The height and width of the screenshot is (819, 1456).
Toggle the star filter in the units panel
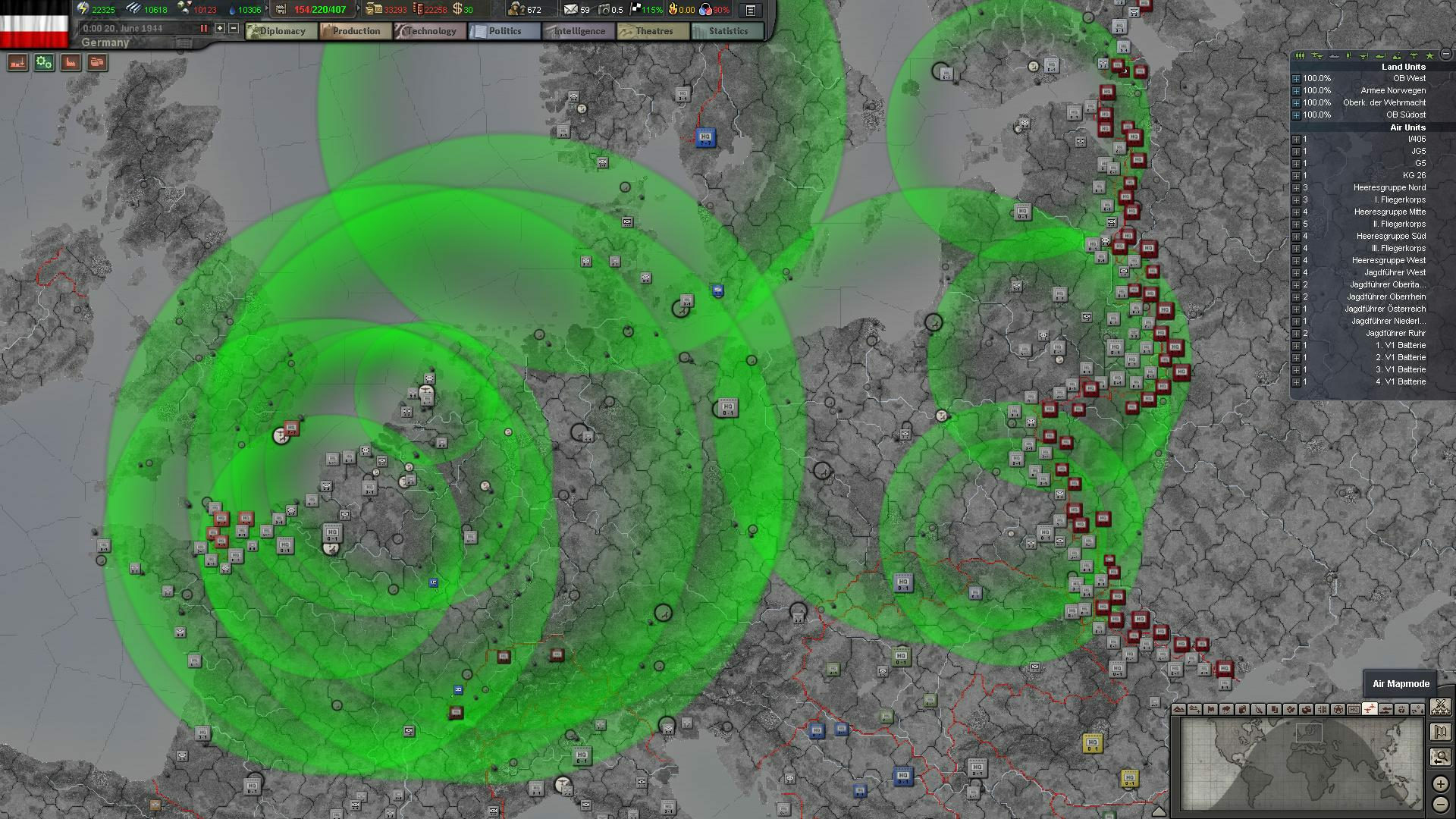[x=1430, y=55]
